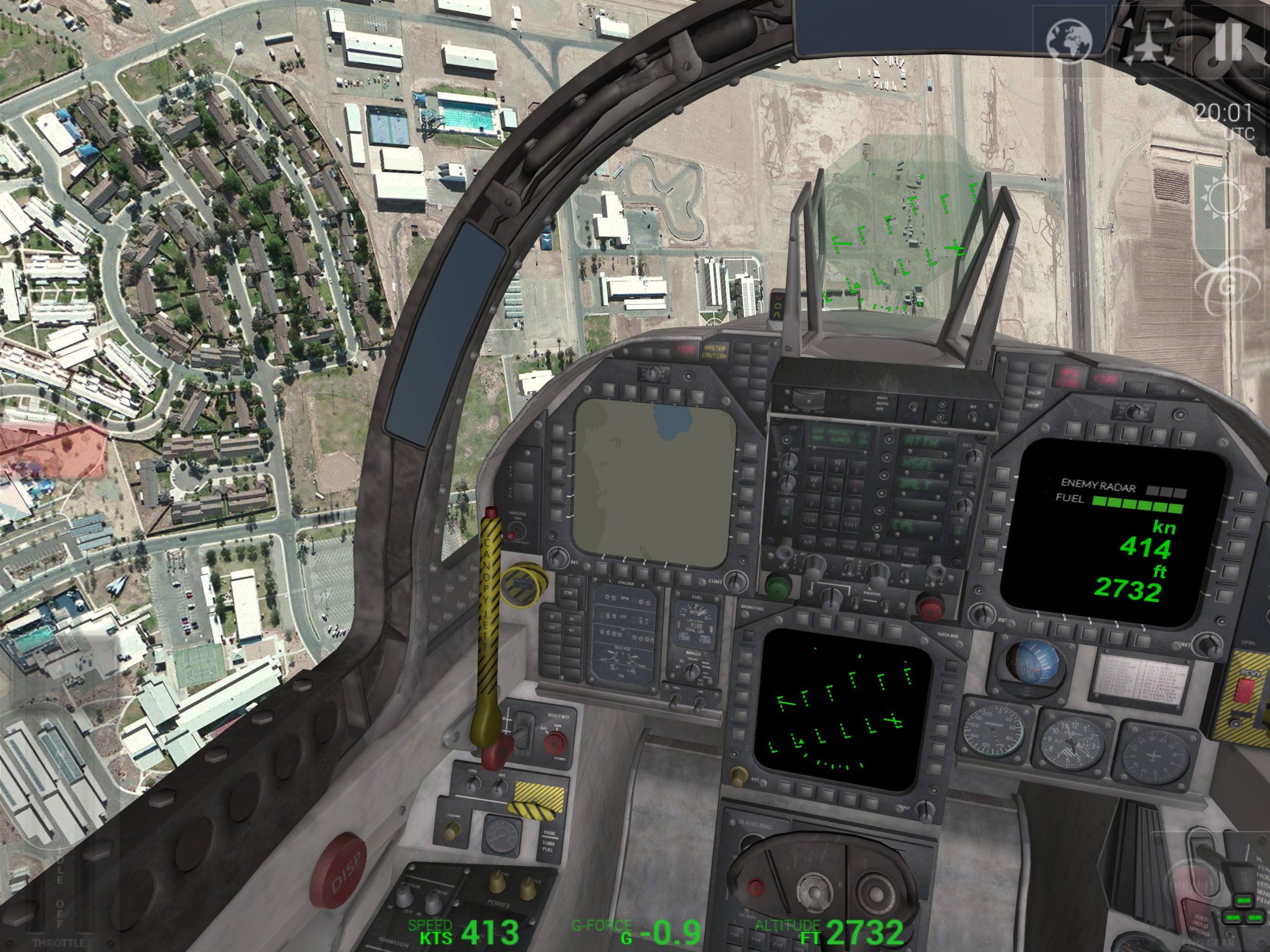Switch camera view with the jet icon
Image resolution: width=1270 pixels, height=952 pixels.
(1150, 41)
